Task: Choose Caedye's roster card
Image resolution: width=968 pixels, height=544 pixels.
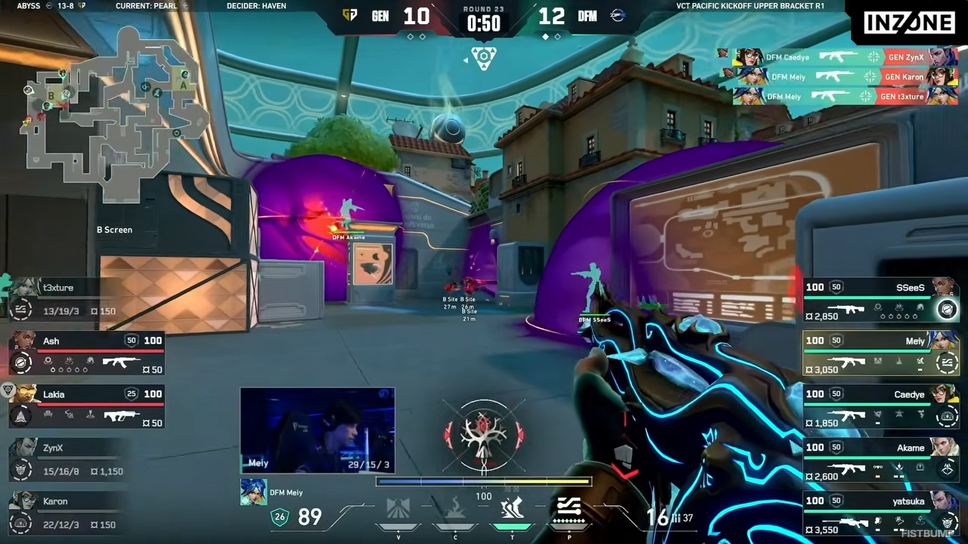Action: (x=880, y=407)
